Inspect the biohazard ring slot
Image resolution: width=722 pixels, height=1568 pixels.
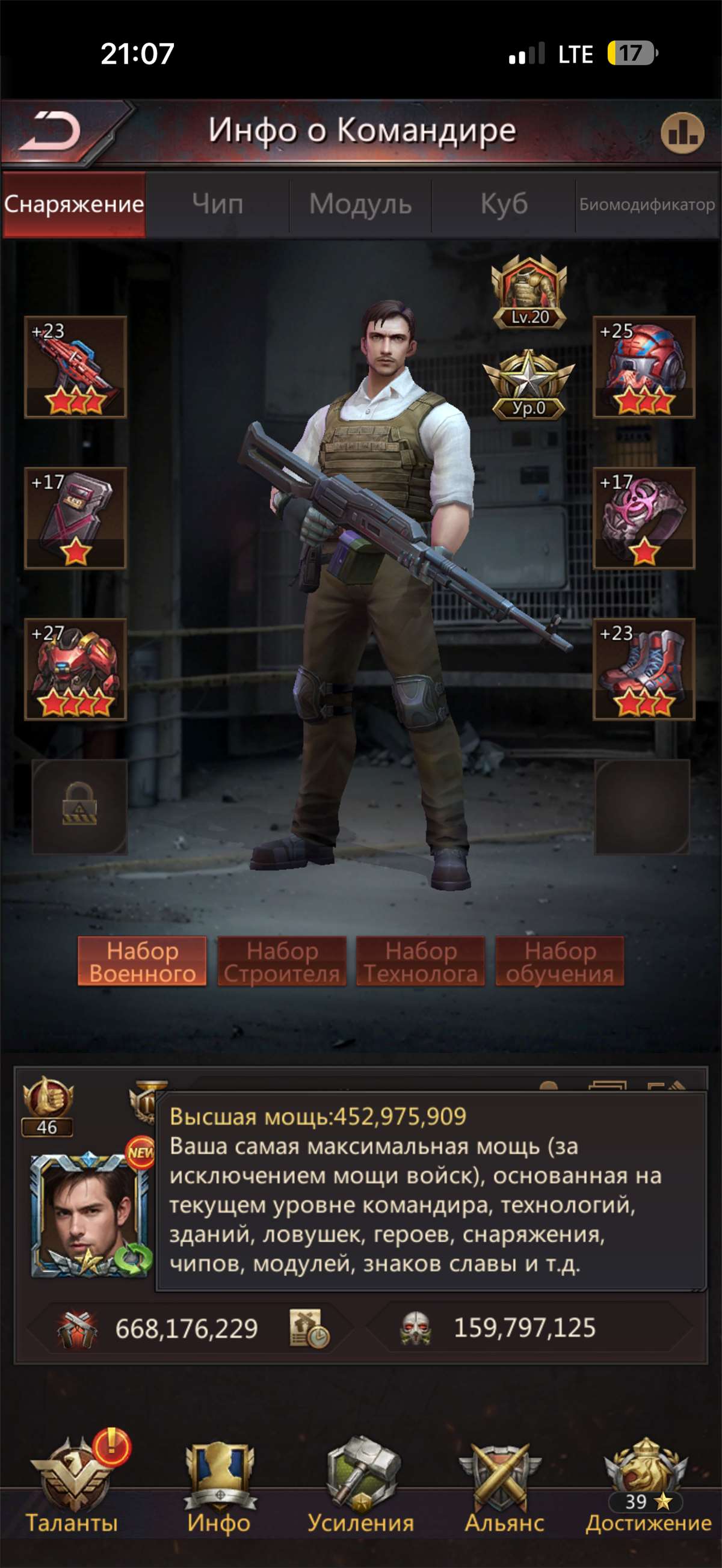(644, 518)
